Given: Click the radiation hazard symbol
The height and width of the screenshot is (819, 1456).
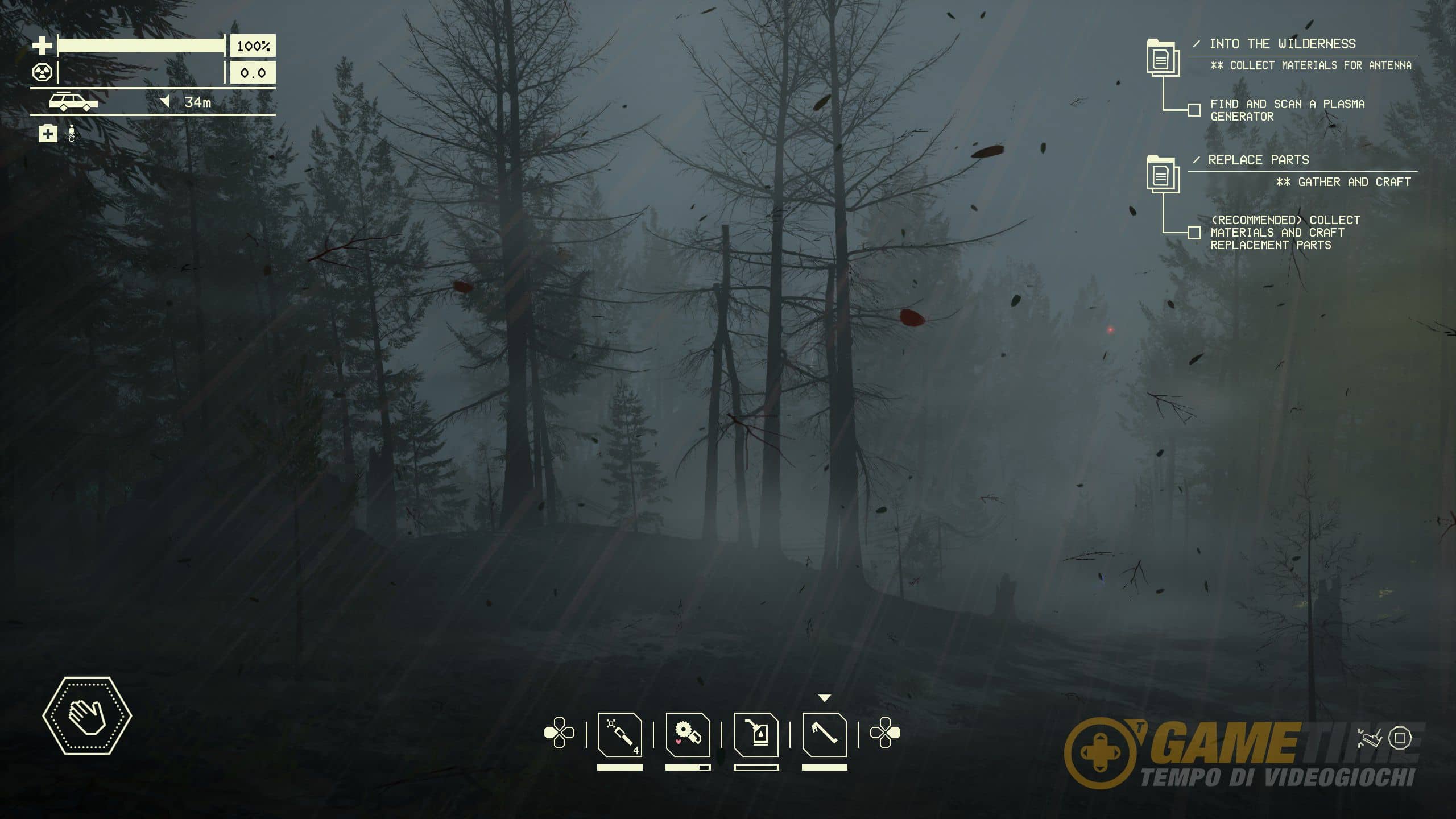Looking at the screenshot, I should (x=42, y=73).
